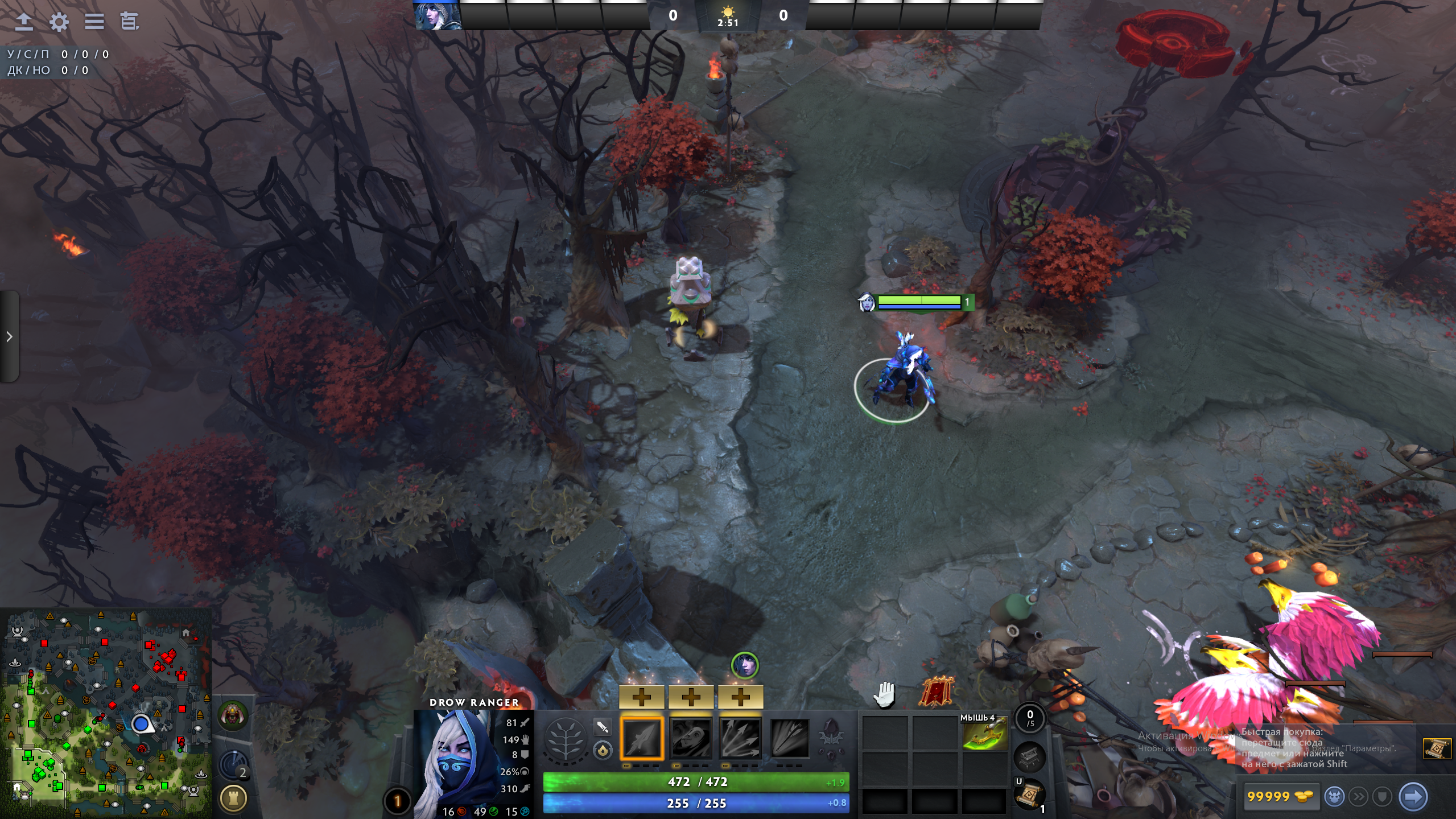The width and height of the screenshot is (1456, 819).
Task: Select the courier with the donkey button
Action: tap(1334, 796)
